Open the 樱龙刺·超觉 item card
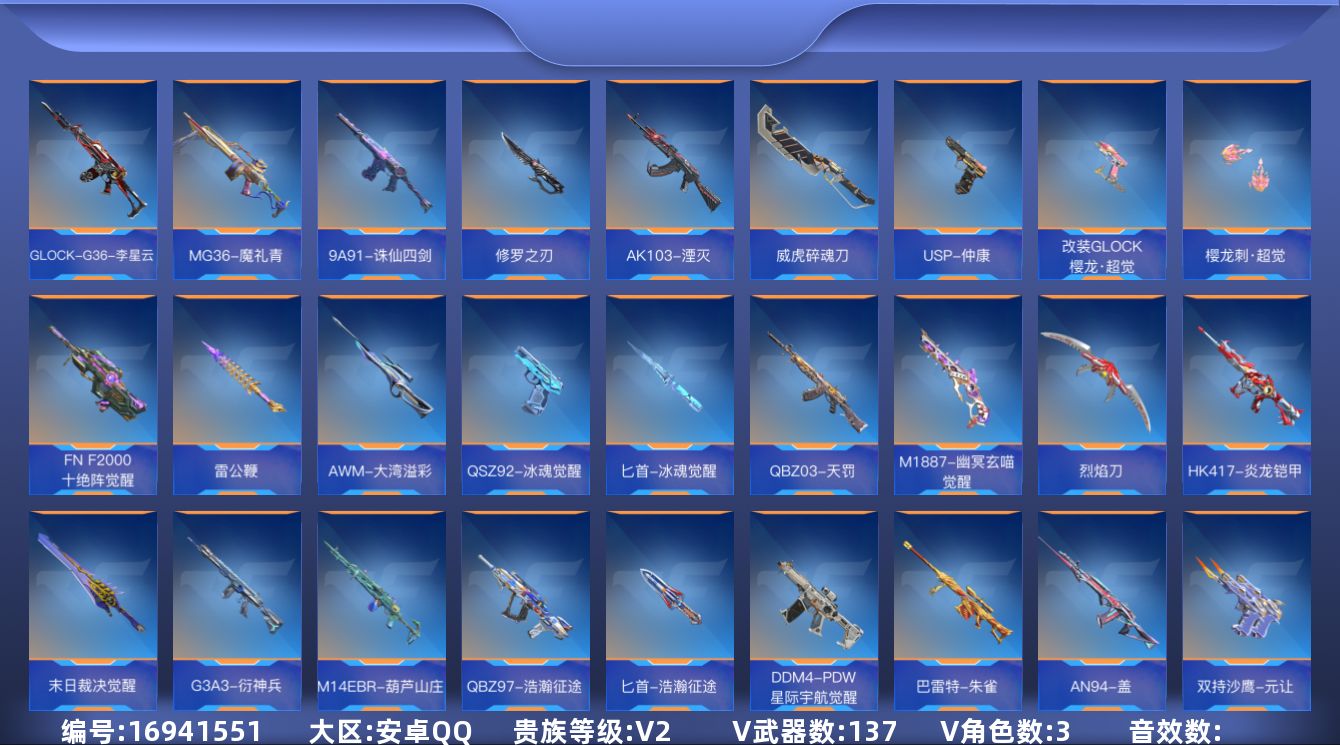Image resolution: width=1340 pixels, height=745 pixels. coord(1246,170)
